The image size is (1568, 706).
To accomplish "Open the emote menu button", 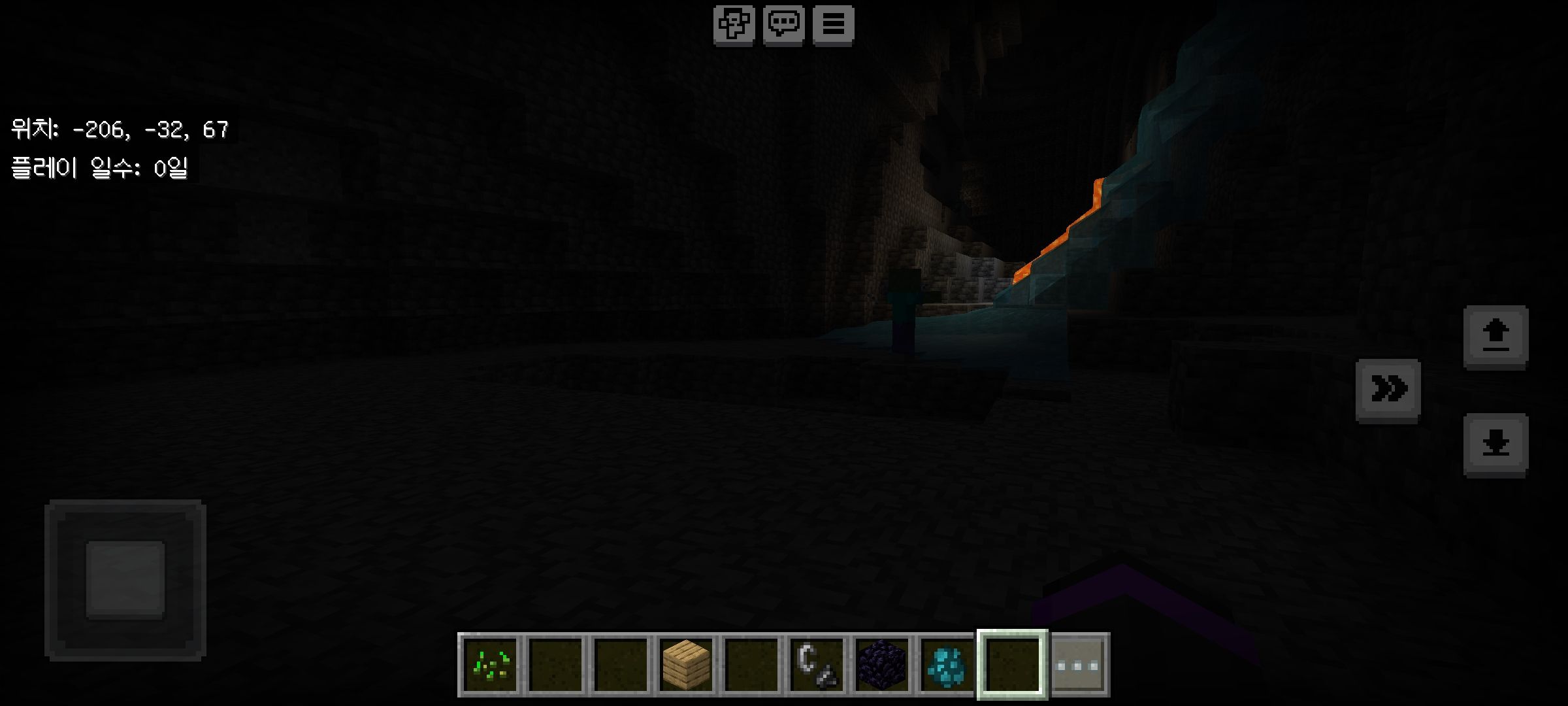I will click(734, 25).
